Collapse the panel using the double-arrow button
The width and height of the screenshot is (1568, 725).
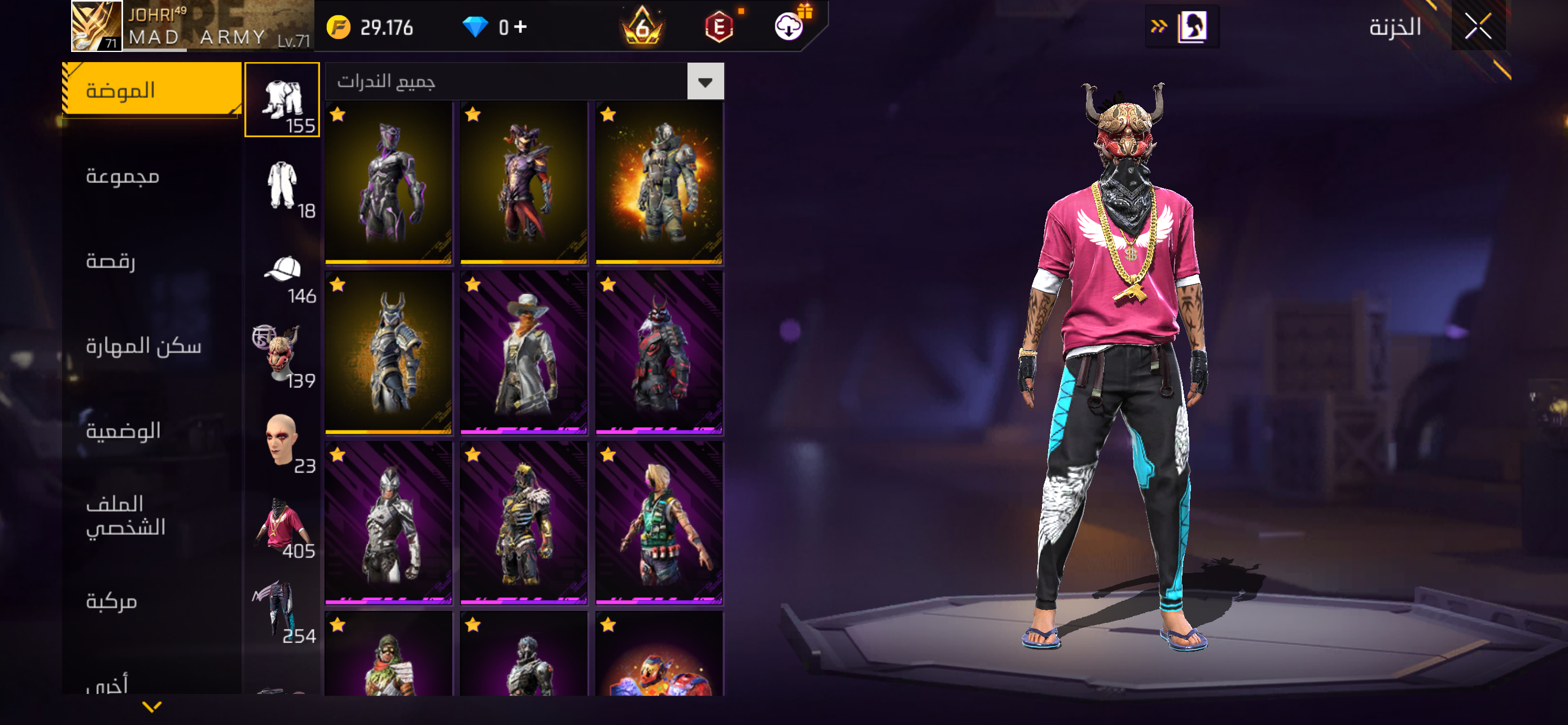pyautogui.click(x=1158, y=27)
